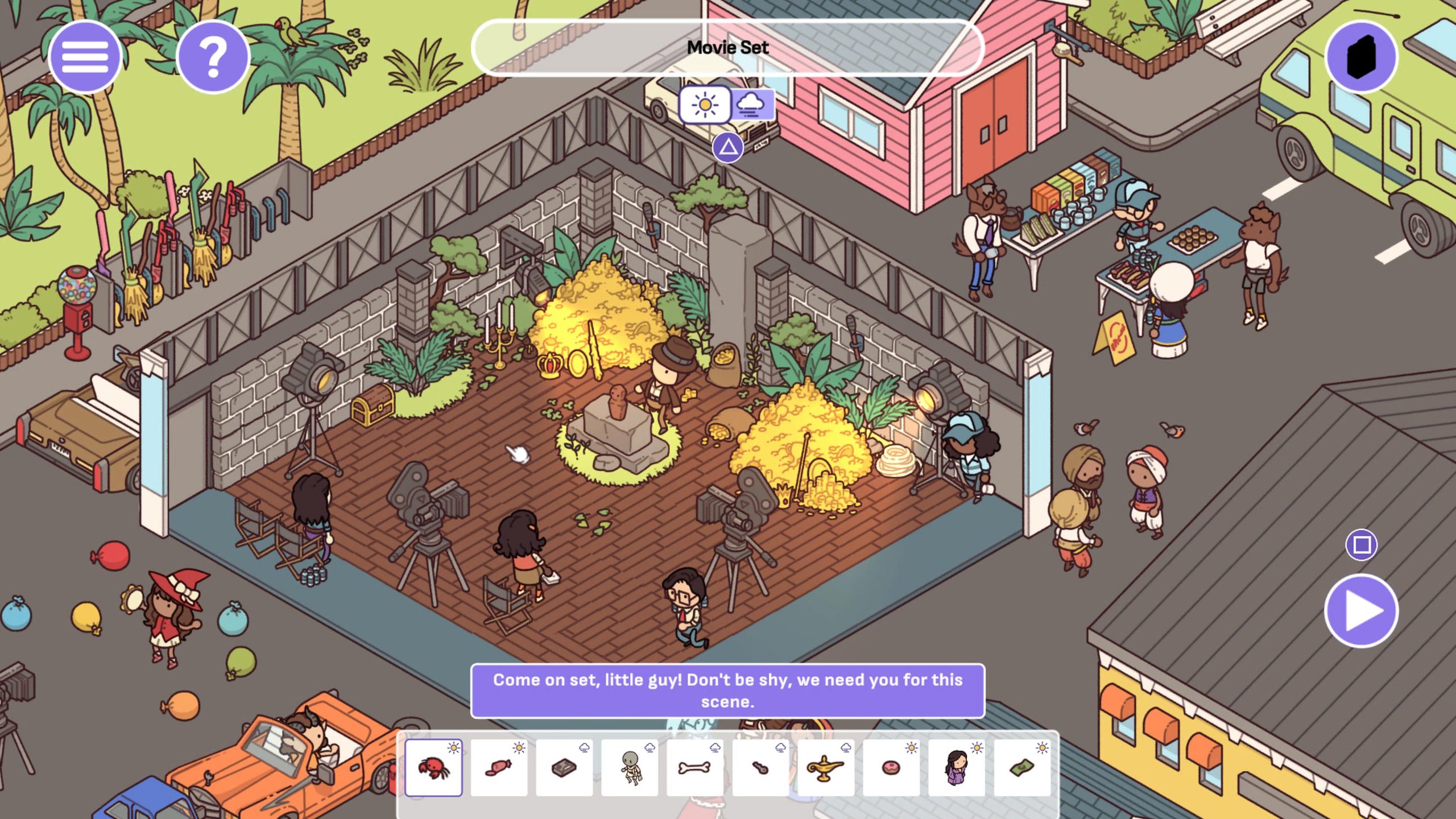Select the green banknote item
Image resolution: width=1456 pixels, height=819 pixels.
[1021, 768]
